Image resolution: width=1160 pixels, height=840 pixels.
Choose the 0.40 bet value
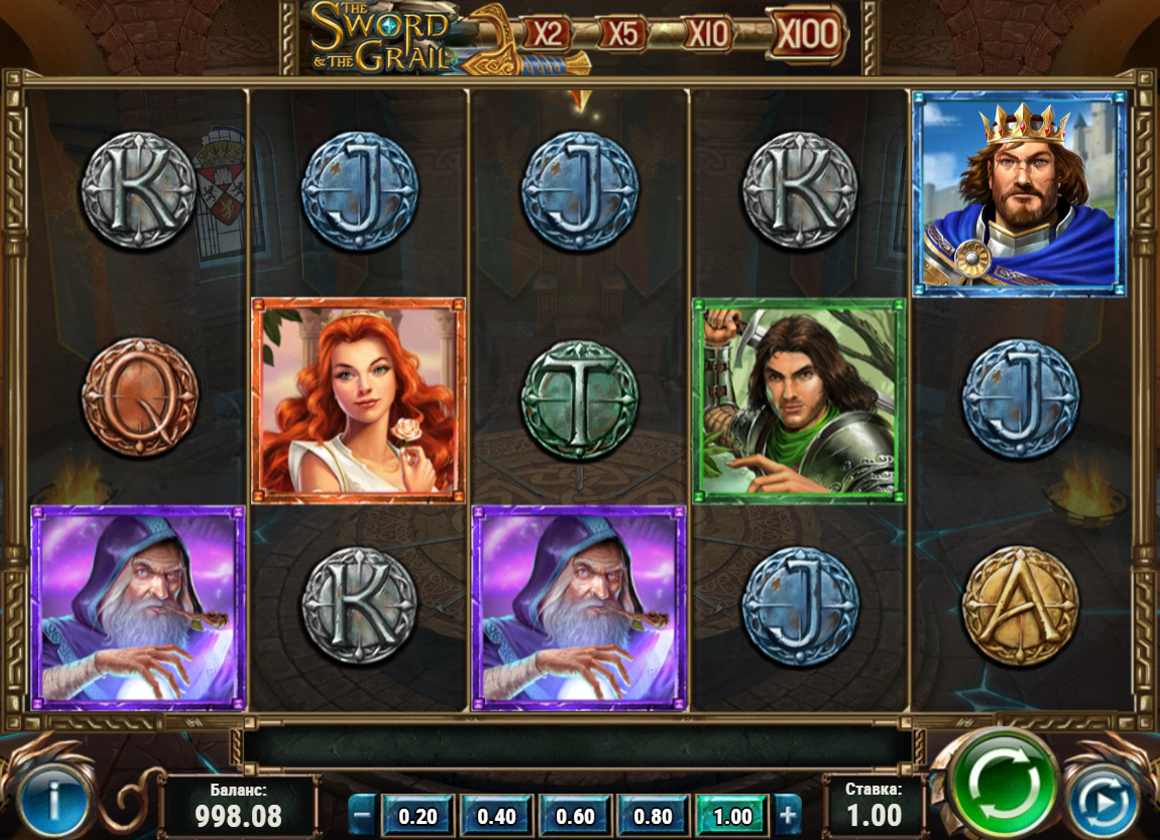click(x=497, y=815)
